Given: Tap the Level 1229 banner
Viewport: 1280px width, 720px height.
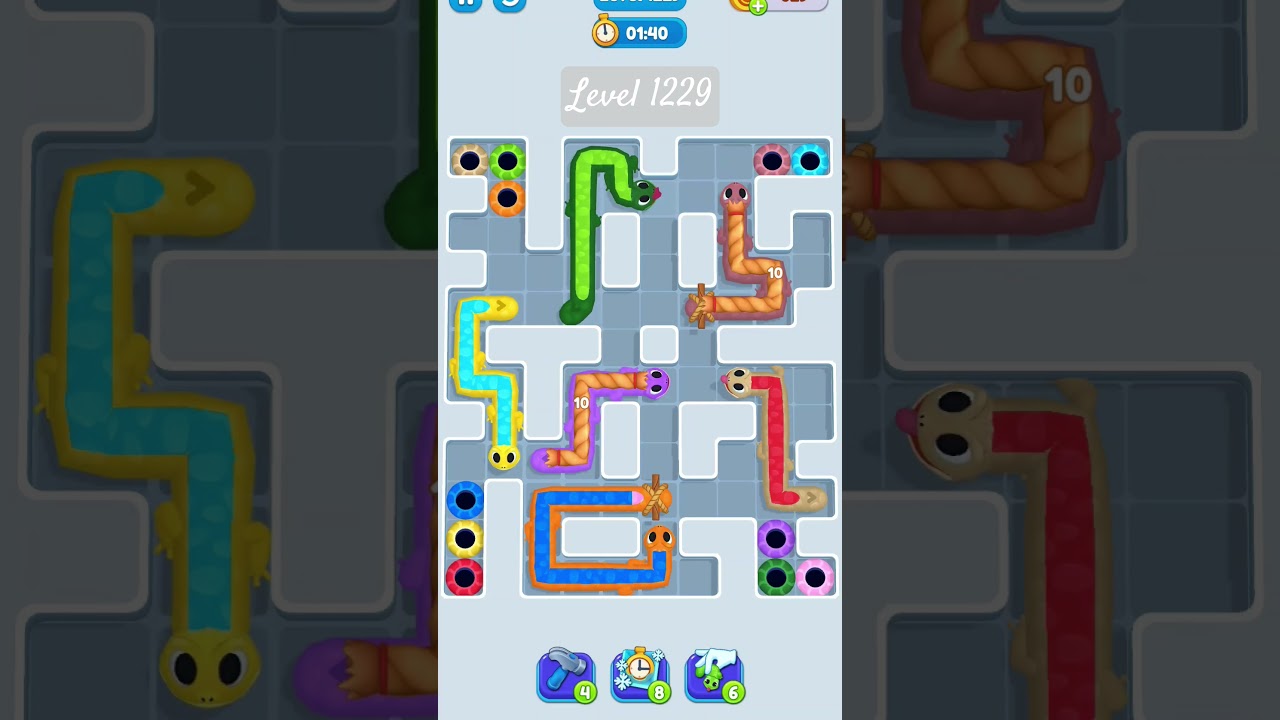Looking at the screenshot, I should click(x=639, y=95).
